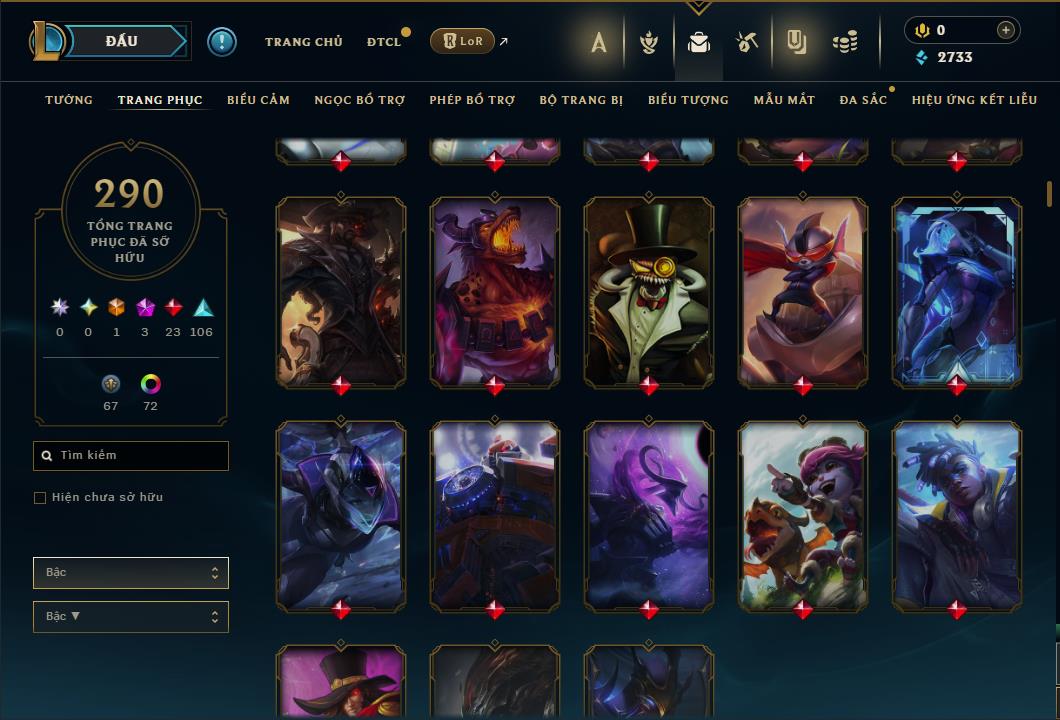Select the top hat monocle skin card
Viewport: 1060px width, 720px height.
point(649,290)
